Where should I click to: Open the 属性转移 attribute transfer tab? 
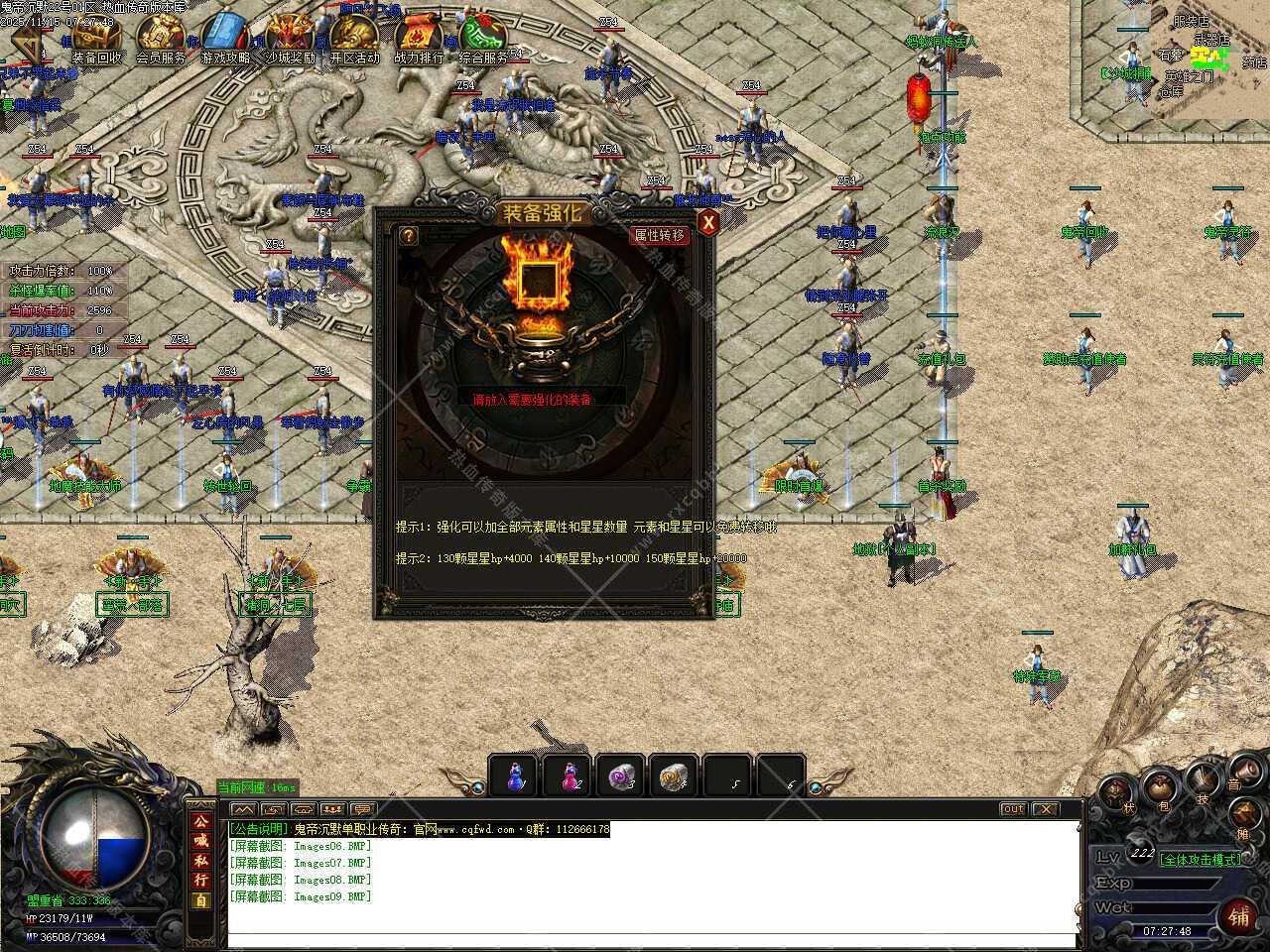pyautogui.click(x=660, y=235)
